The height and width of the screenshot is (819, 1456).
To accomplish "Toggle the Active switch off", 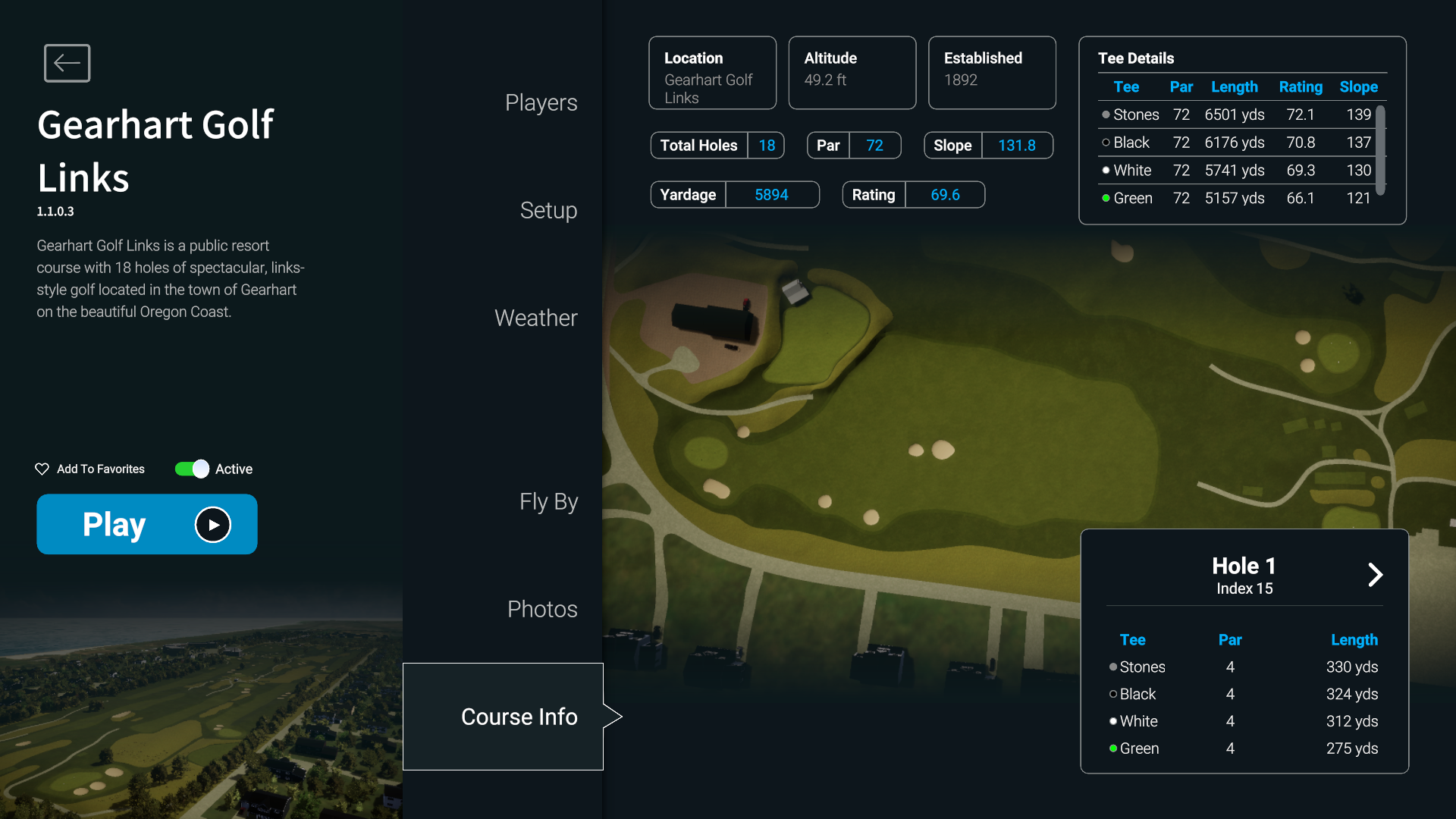I will [x=191, y=469].
